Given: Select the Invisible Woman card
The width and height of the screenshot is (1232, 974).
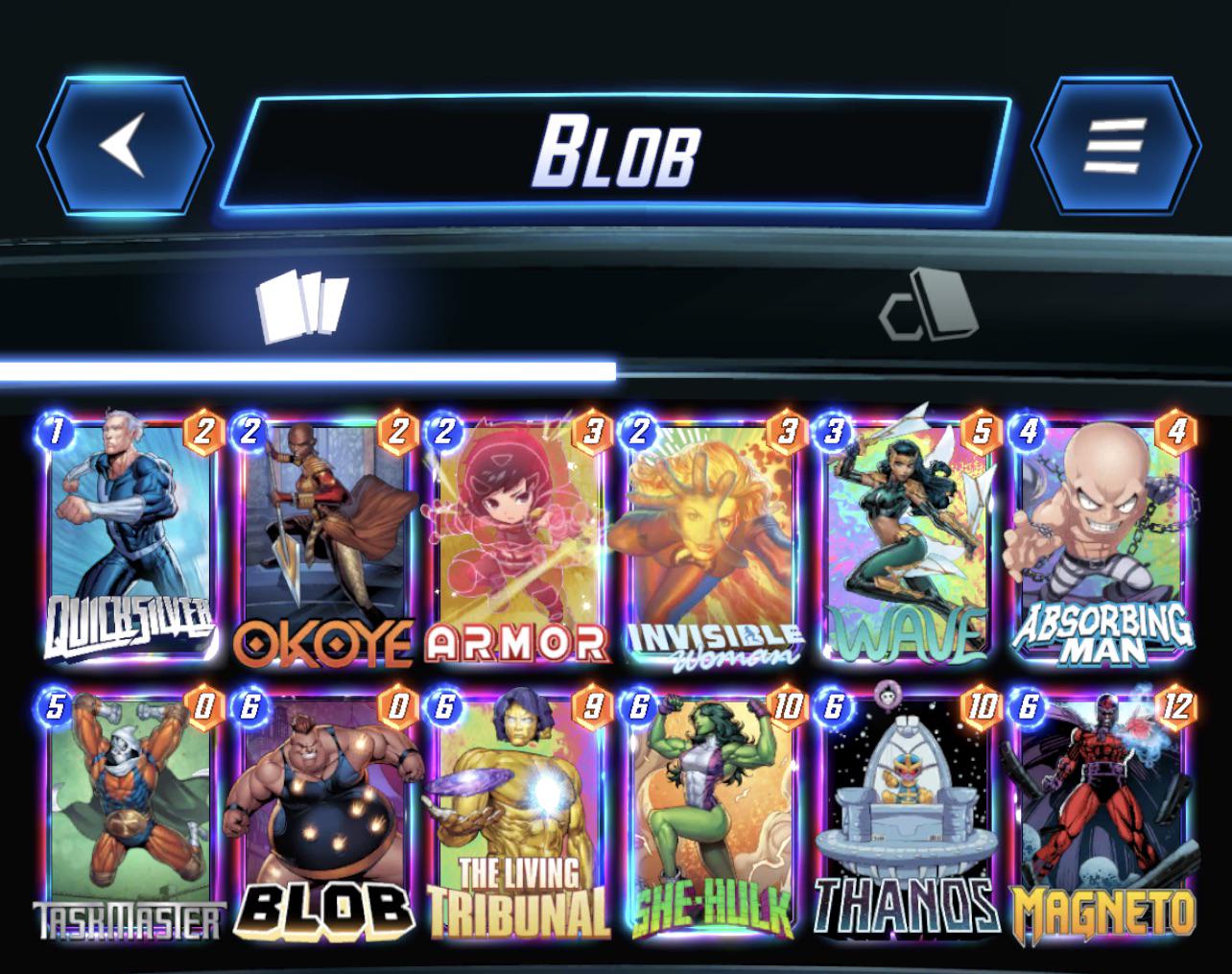Looking at the screenshot, I should pyautogui.click(x=712, y=537).
